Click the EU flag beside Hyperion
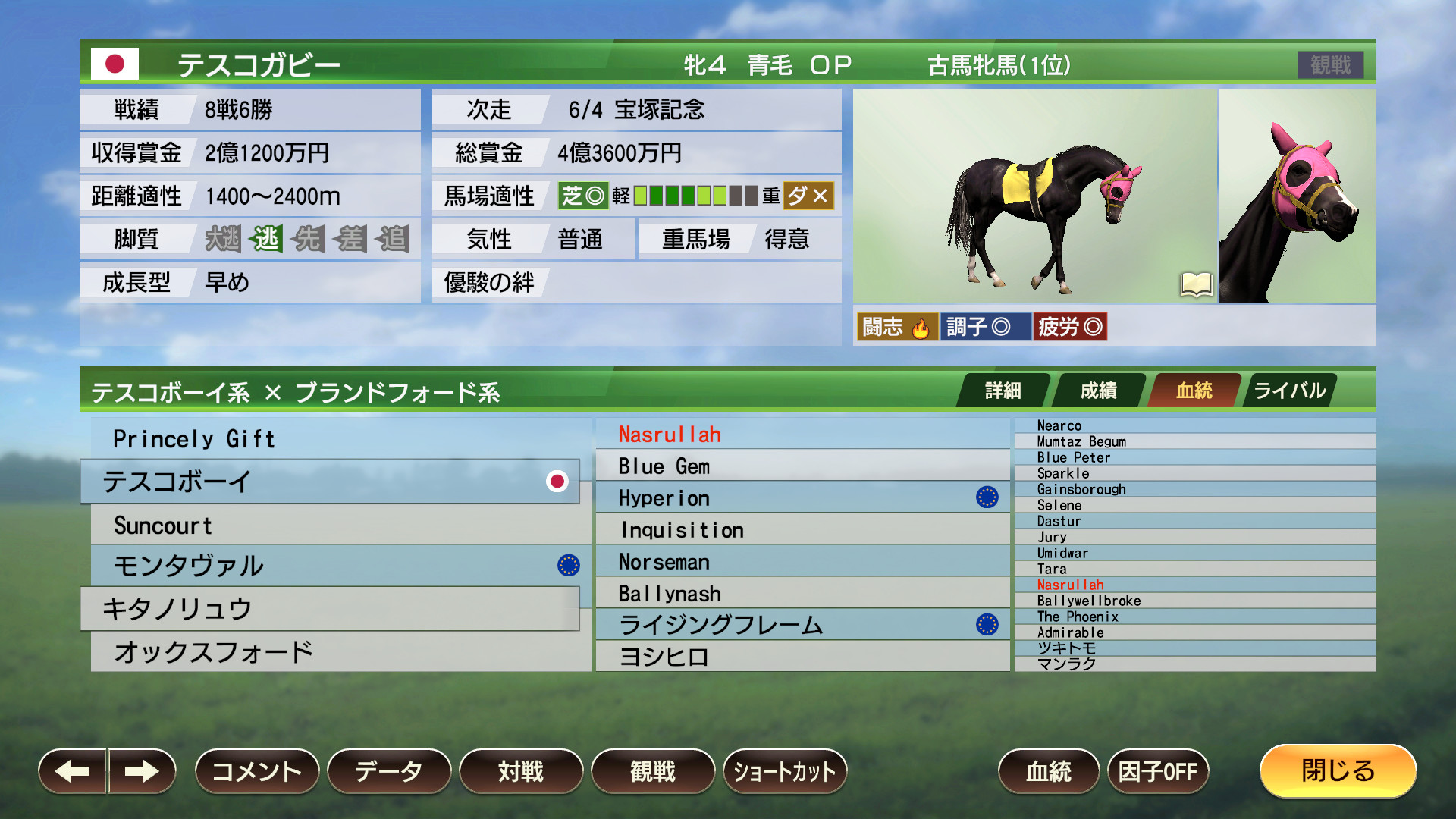This screenshot has width=1456, height=819. (x=987, y=497)
